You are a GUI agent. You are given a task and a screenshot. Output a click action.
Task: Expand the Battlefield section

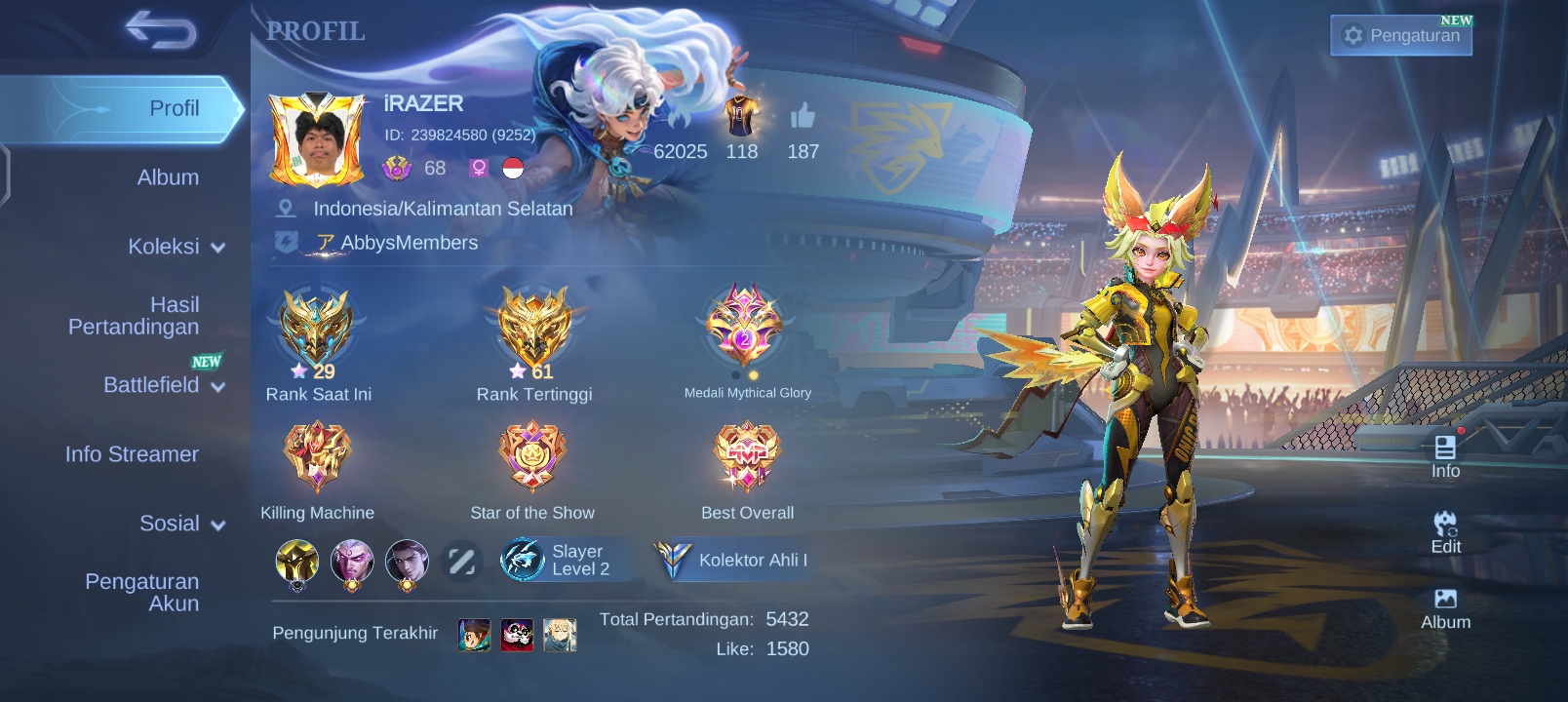pos(163,385)
